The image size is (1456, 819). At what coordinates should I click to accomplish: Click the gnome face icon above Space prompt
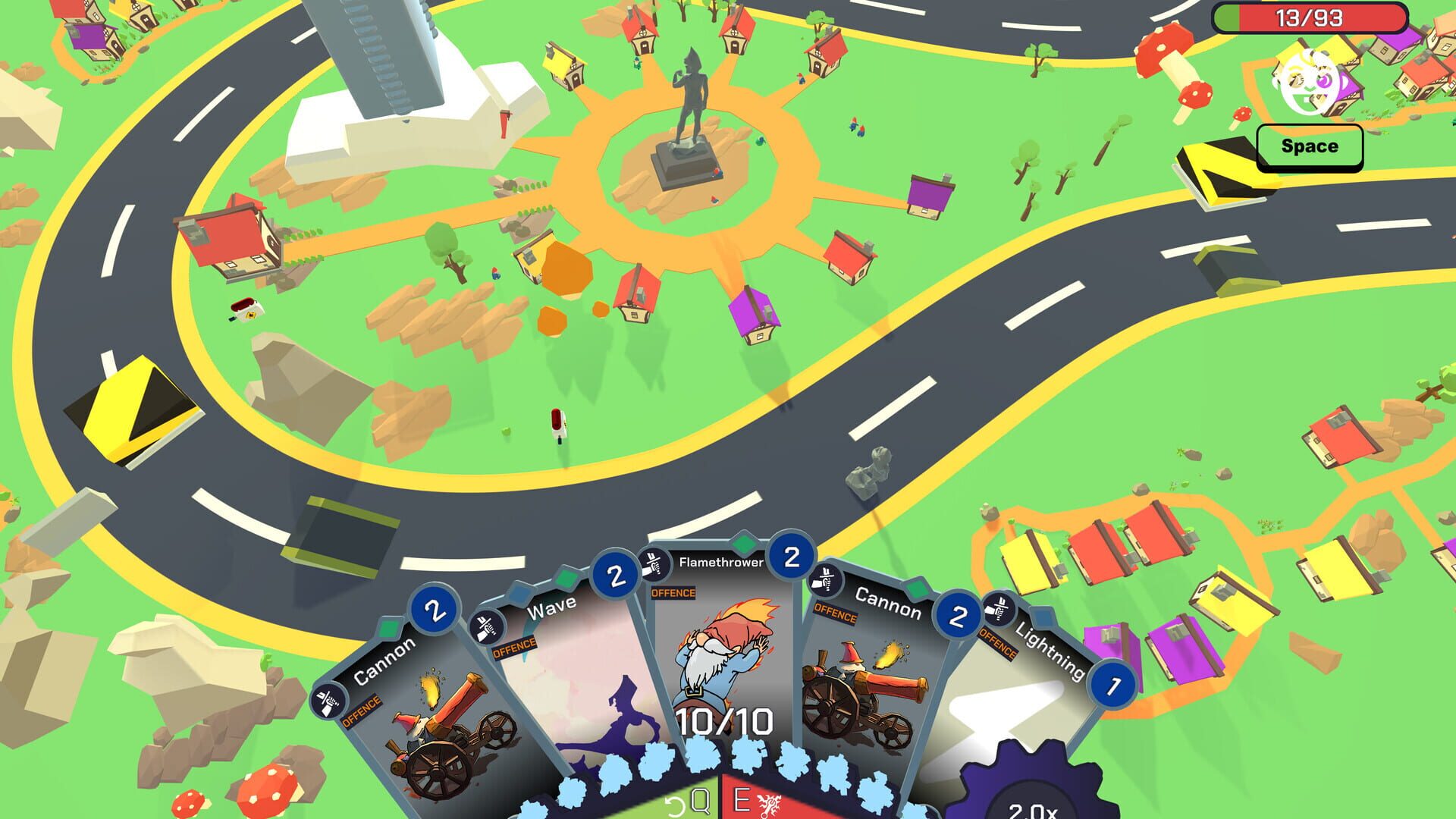pyautogui.click(x=1306, y=80)
